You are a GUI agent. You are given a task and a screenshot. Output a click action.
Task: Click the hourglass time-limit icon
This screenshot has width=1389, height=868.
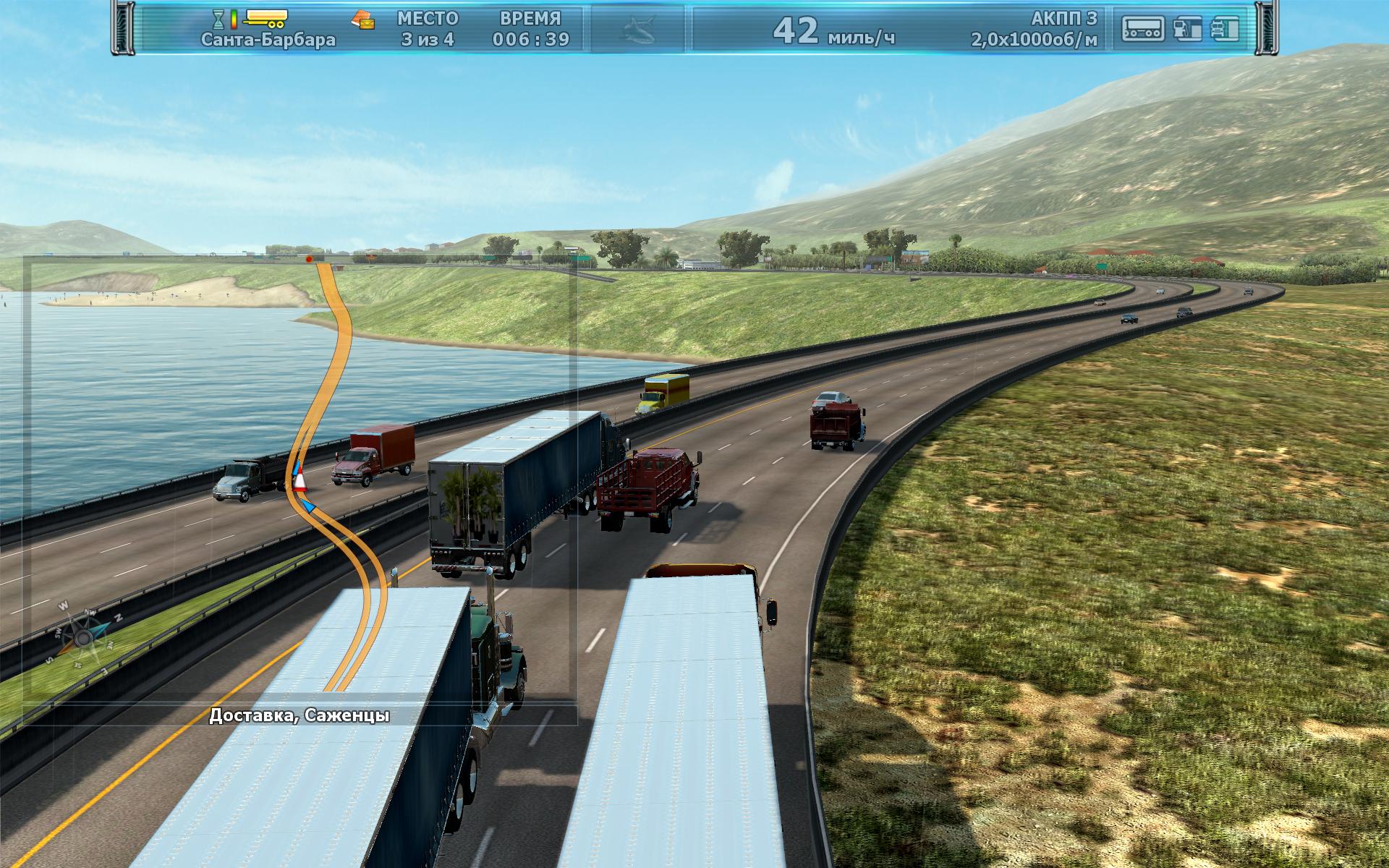[x=218, y=18]
